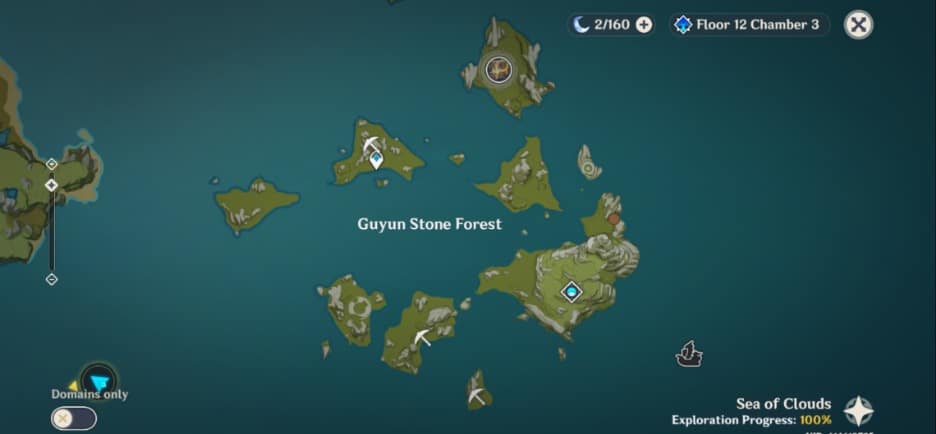Toggle the Domains only switch
This screenshot has height=434, width=936.
pyautogui.click(x=74, y=419)
